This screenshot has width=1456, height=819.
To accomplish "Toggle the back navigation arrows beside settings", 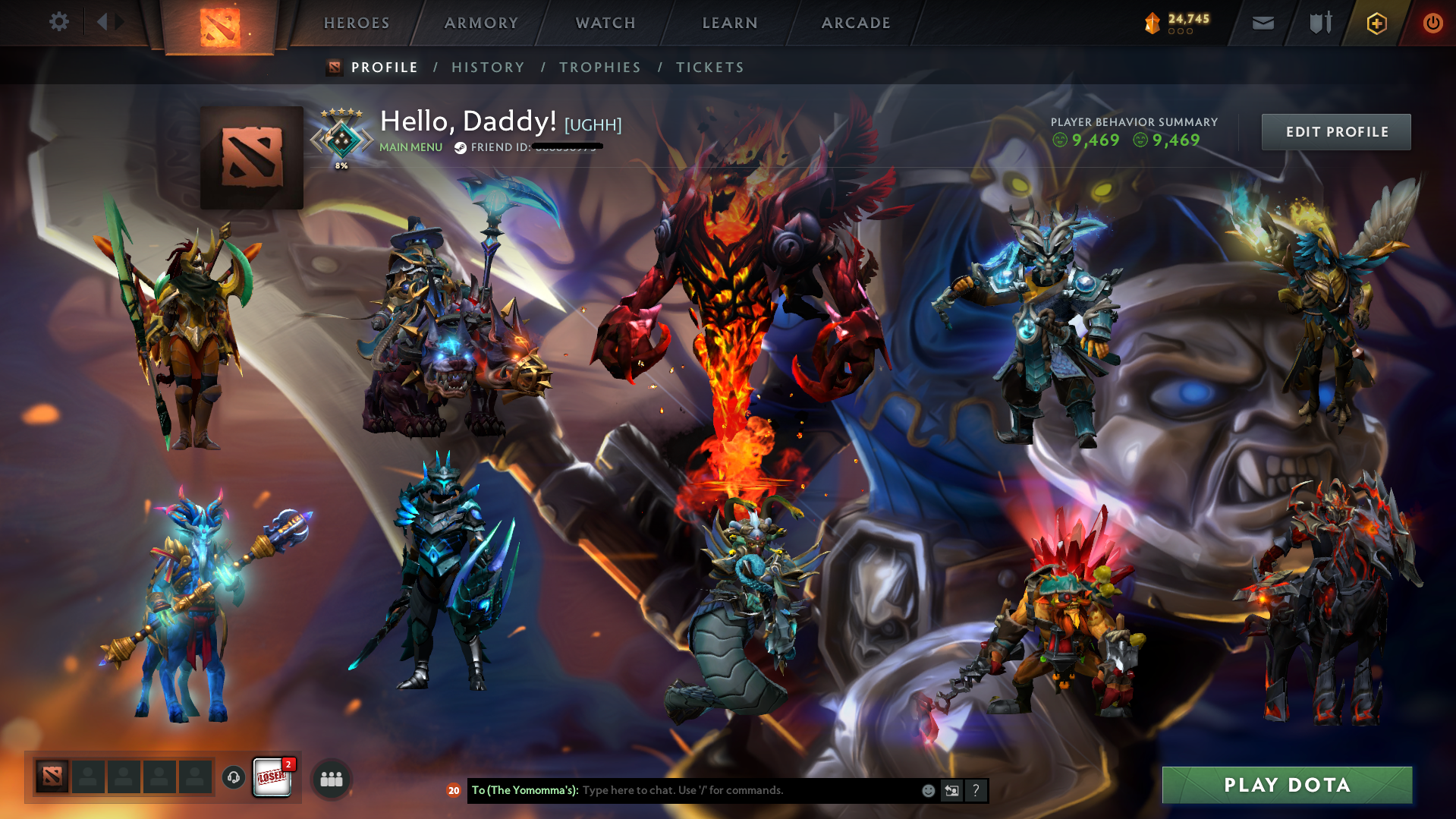I will pos(108,21).
